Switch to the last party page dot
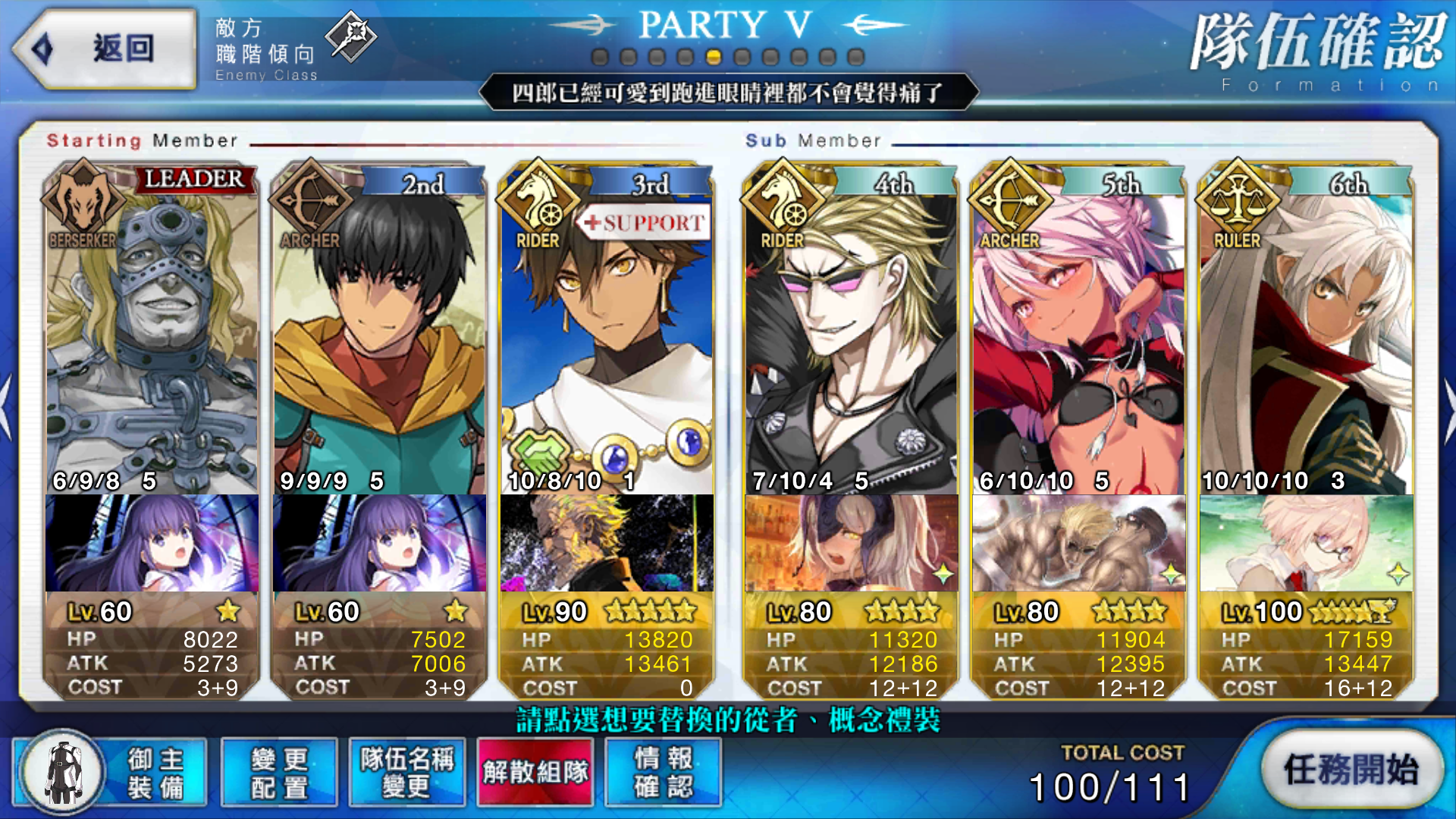The height and width of the screenshot is (819, 1456). coord(855,57)
